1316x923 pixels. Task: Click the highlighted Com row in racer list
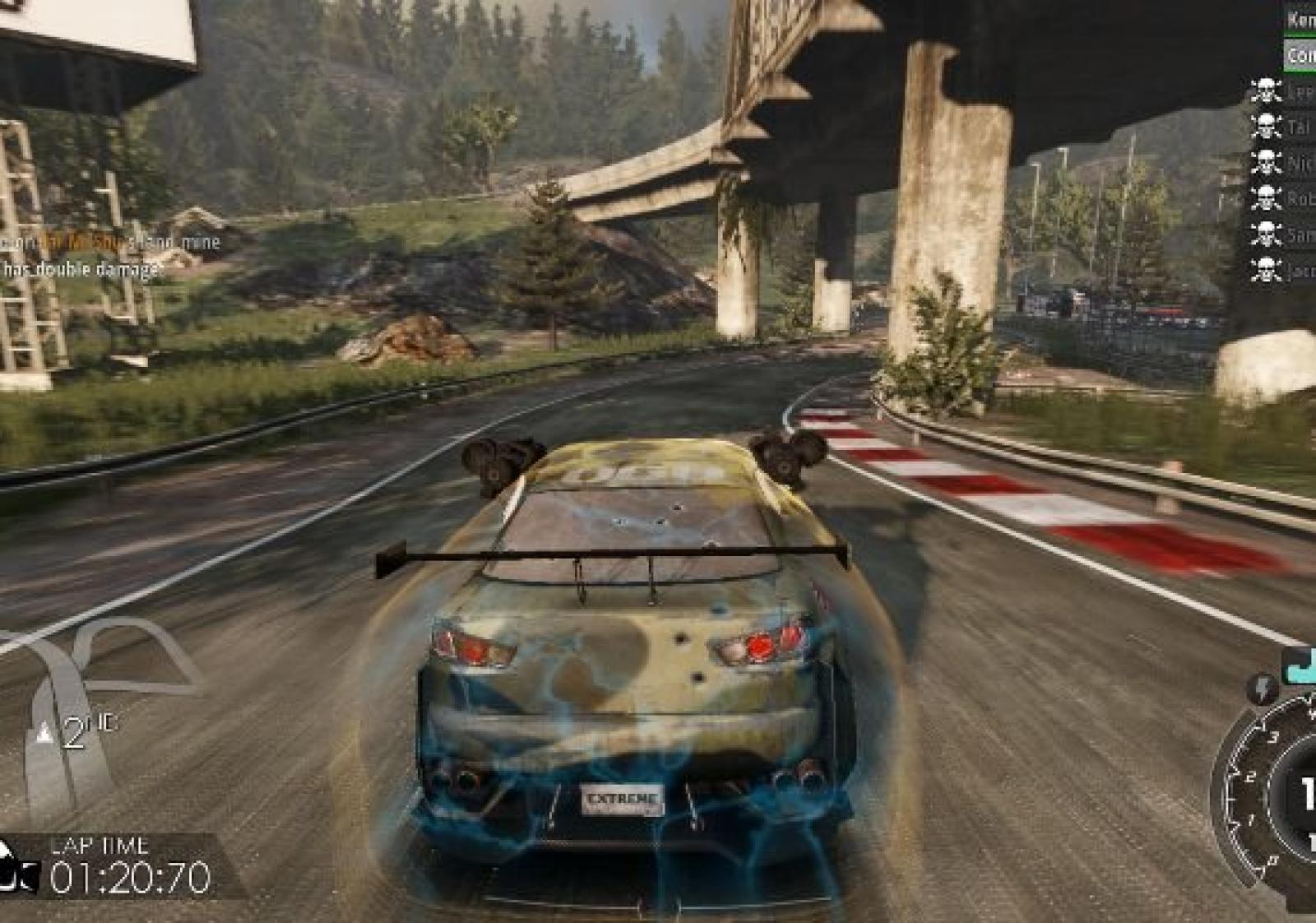click(1300, 55)
